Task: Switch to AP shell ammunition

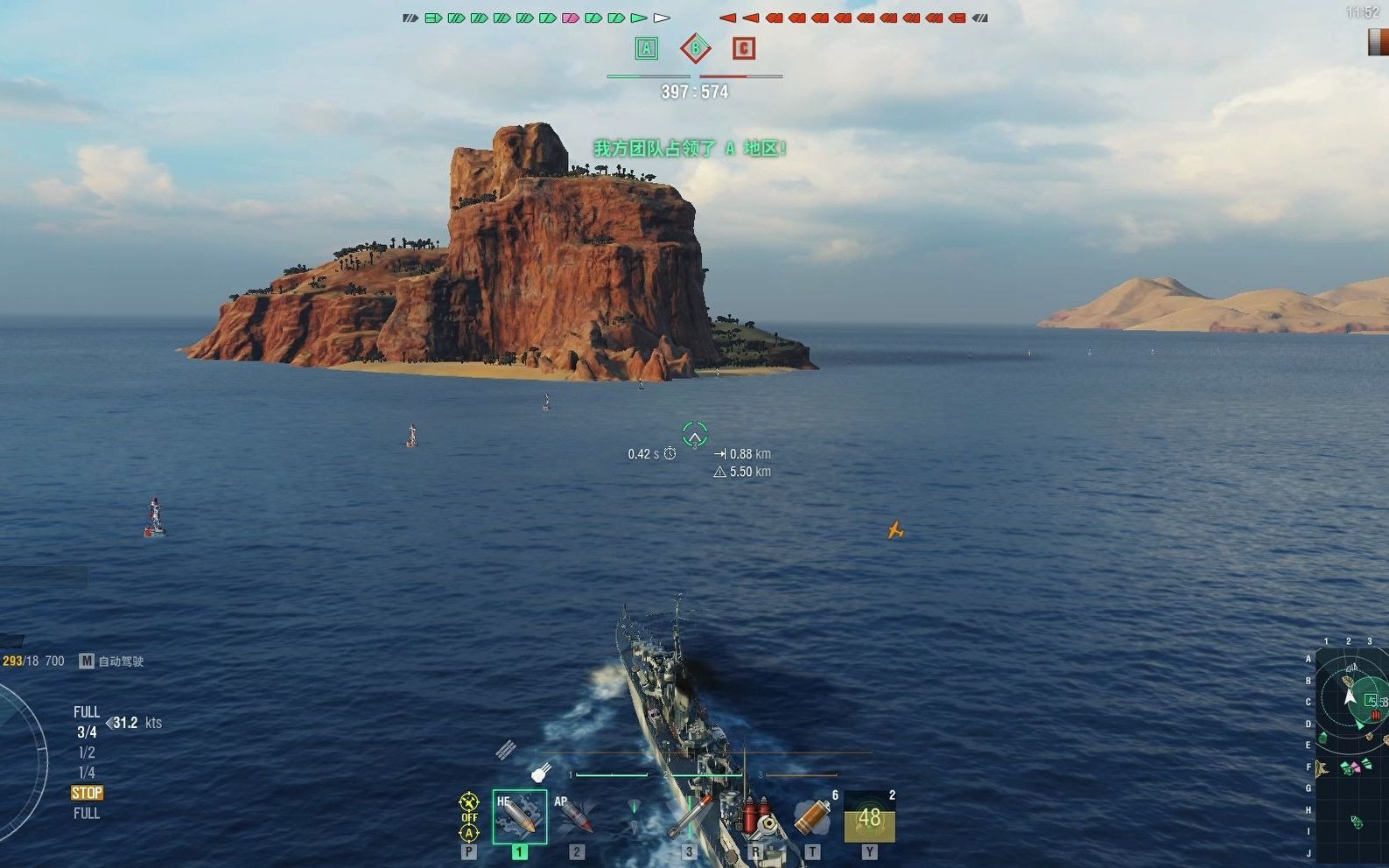Action: coord(575,815)
